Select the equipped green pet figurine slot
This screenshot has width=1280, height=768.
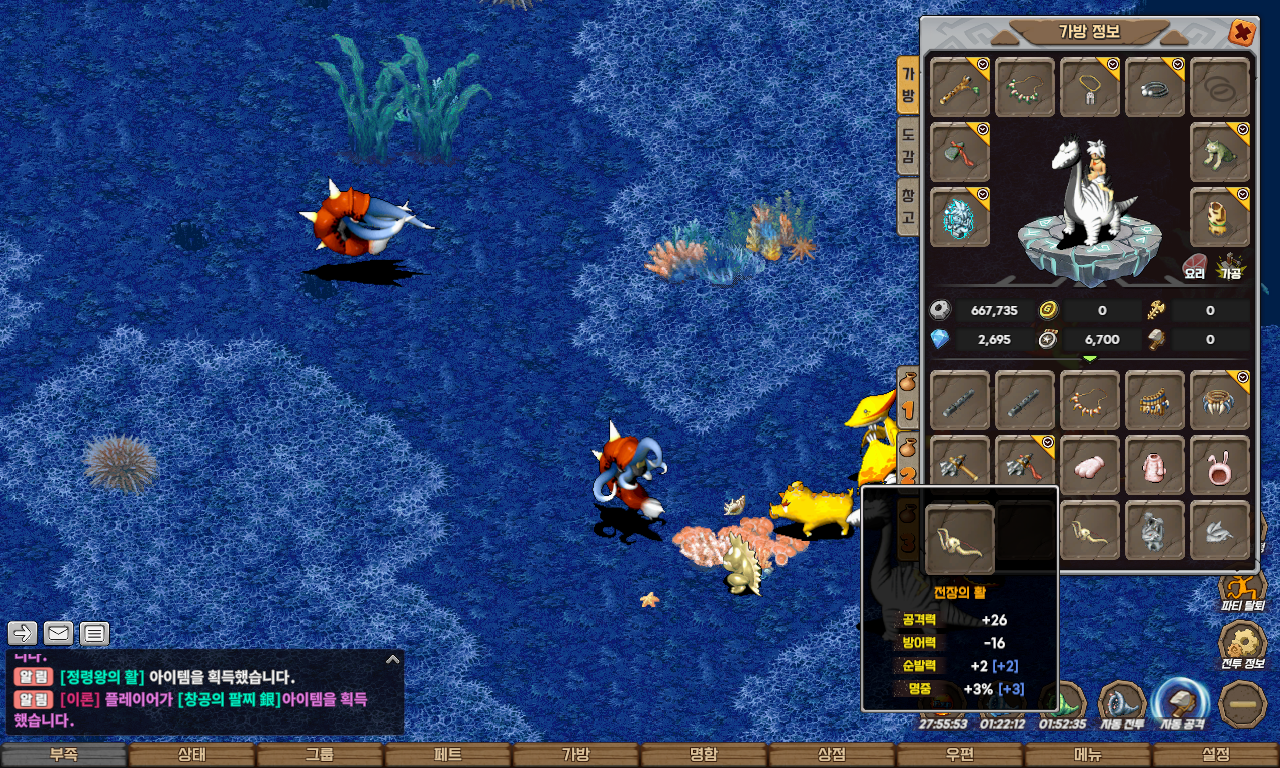tap(1220, 152)
